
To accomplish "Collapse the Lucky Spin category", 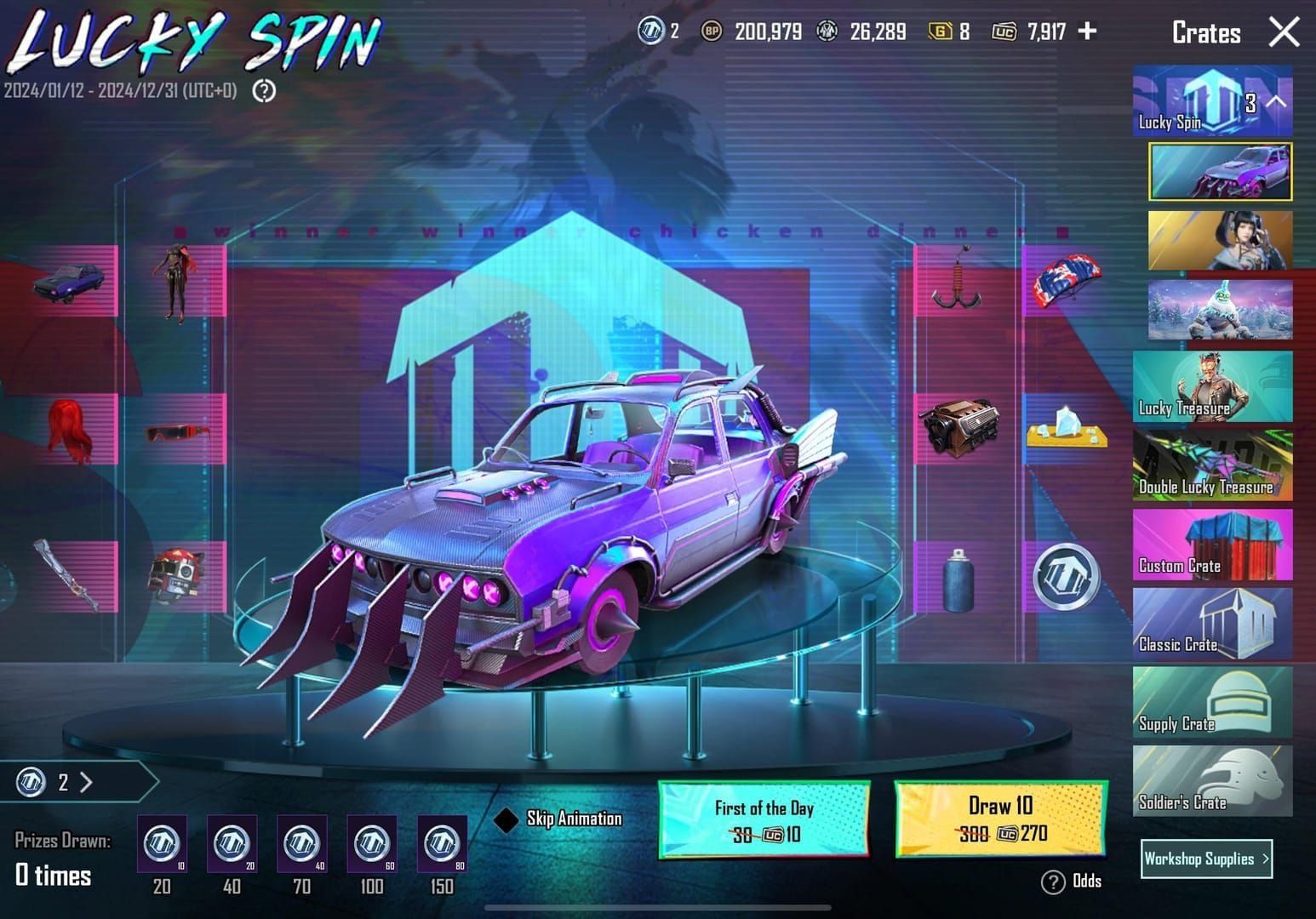I will pyautogui.click(x=1276, y=102).
